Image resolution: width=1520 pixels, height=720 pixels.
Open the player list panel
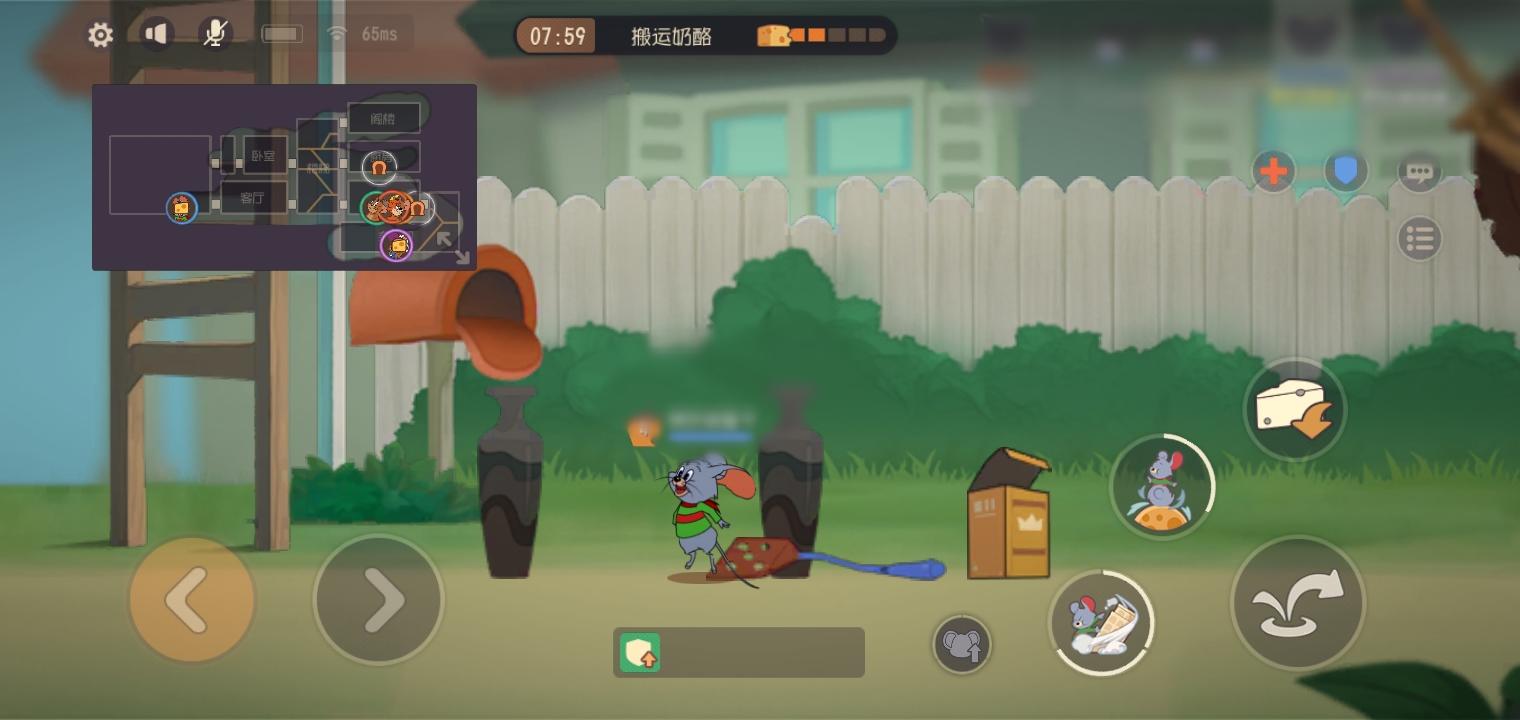(1420, 239)
